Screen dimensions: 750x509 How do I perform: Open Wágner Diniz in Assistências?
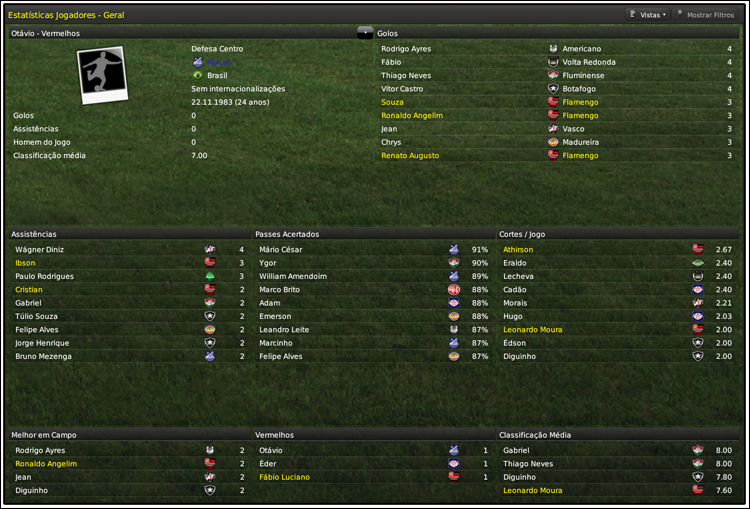pyautogui.click(x=37, y=249)
